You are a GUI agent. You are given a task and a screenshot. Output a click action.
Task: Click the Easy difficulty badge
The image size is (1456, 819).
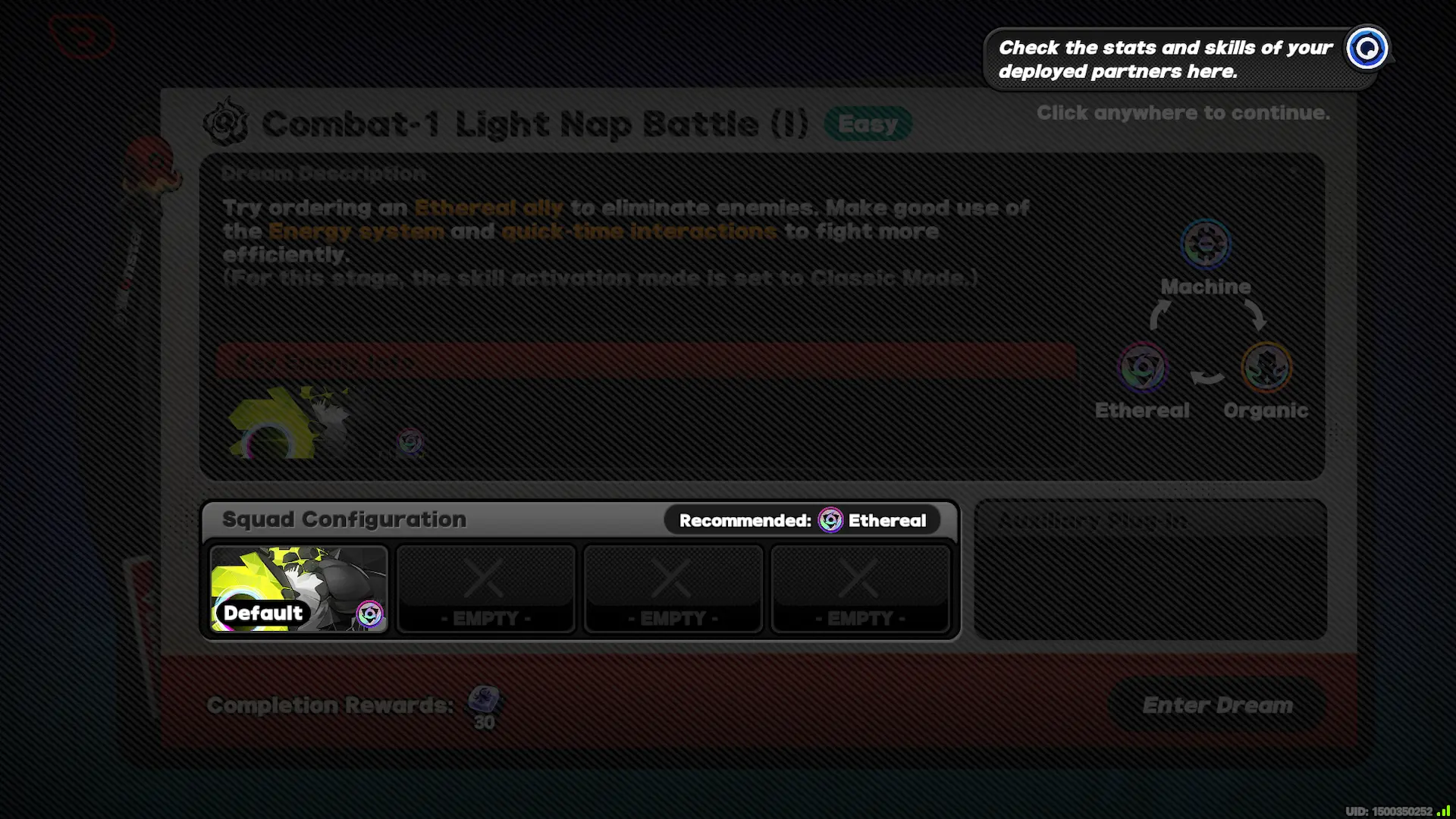coord(868,124)
